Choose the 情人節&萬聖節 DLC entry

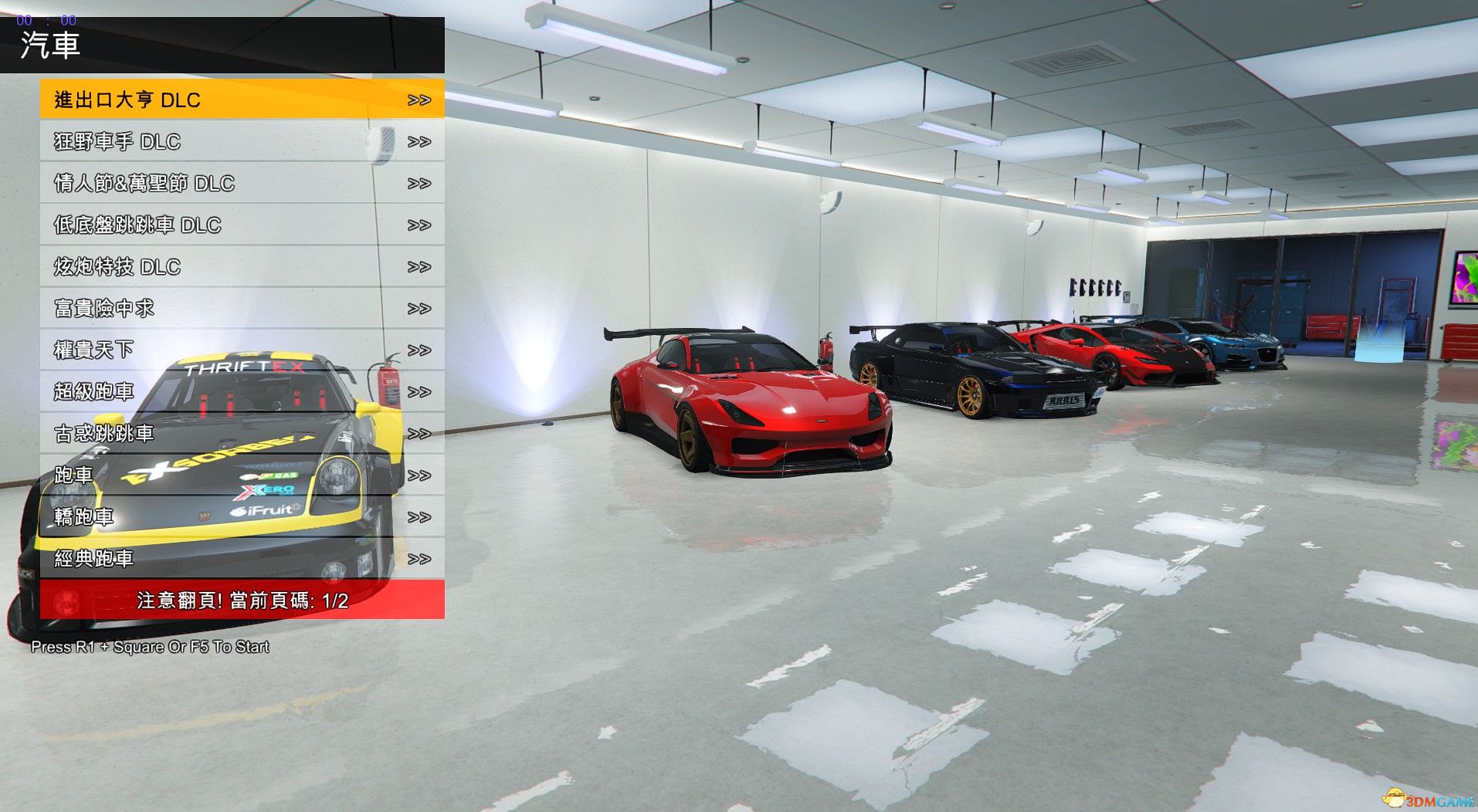pyautogui.click(x=242, y=183)
